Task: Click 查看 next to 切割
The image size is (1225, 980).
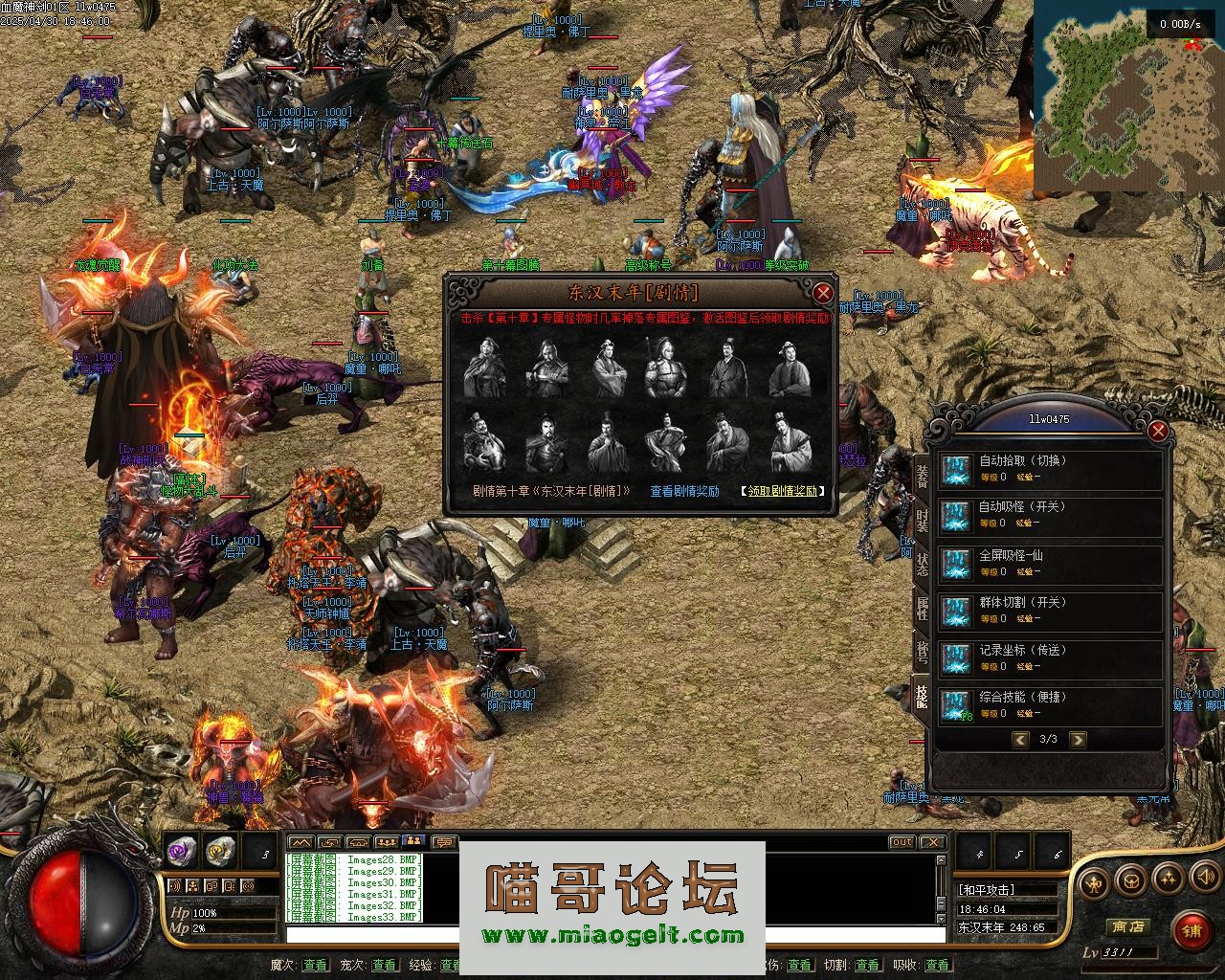Action: [x=867, y=965]
